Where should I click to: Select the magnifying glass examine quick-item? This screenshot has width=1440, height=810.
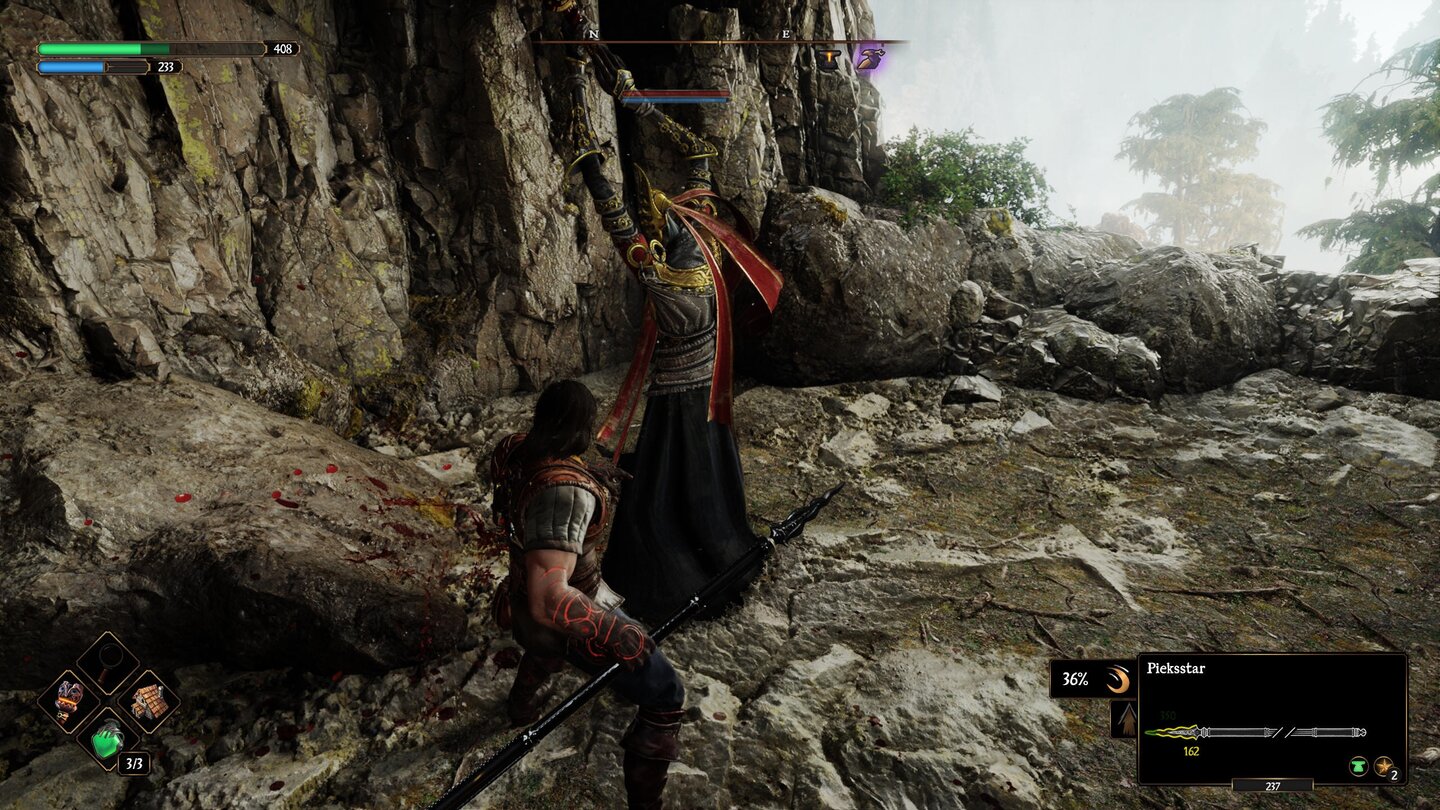(x=107, y=658)
